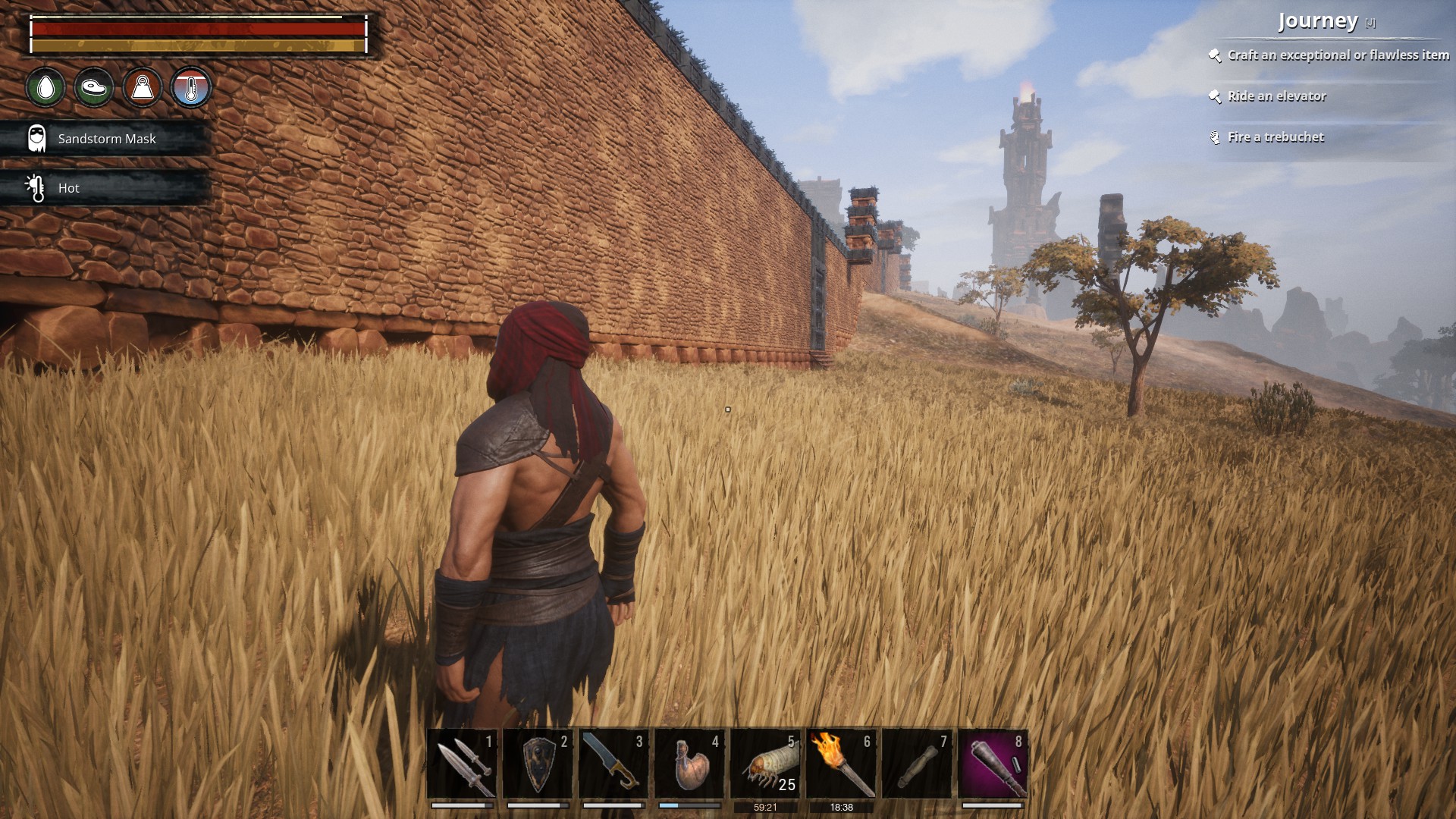Click the water droplet thirst icon
This screenshot has height=819, width=1456.
pos(45,87)
